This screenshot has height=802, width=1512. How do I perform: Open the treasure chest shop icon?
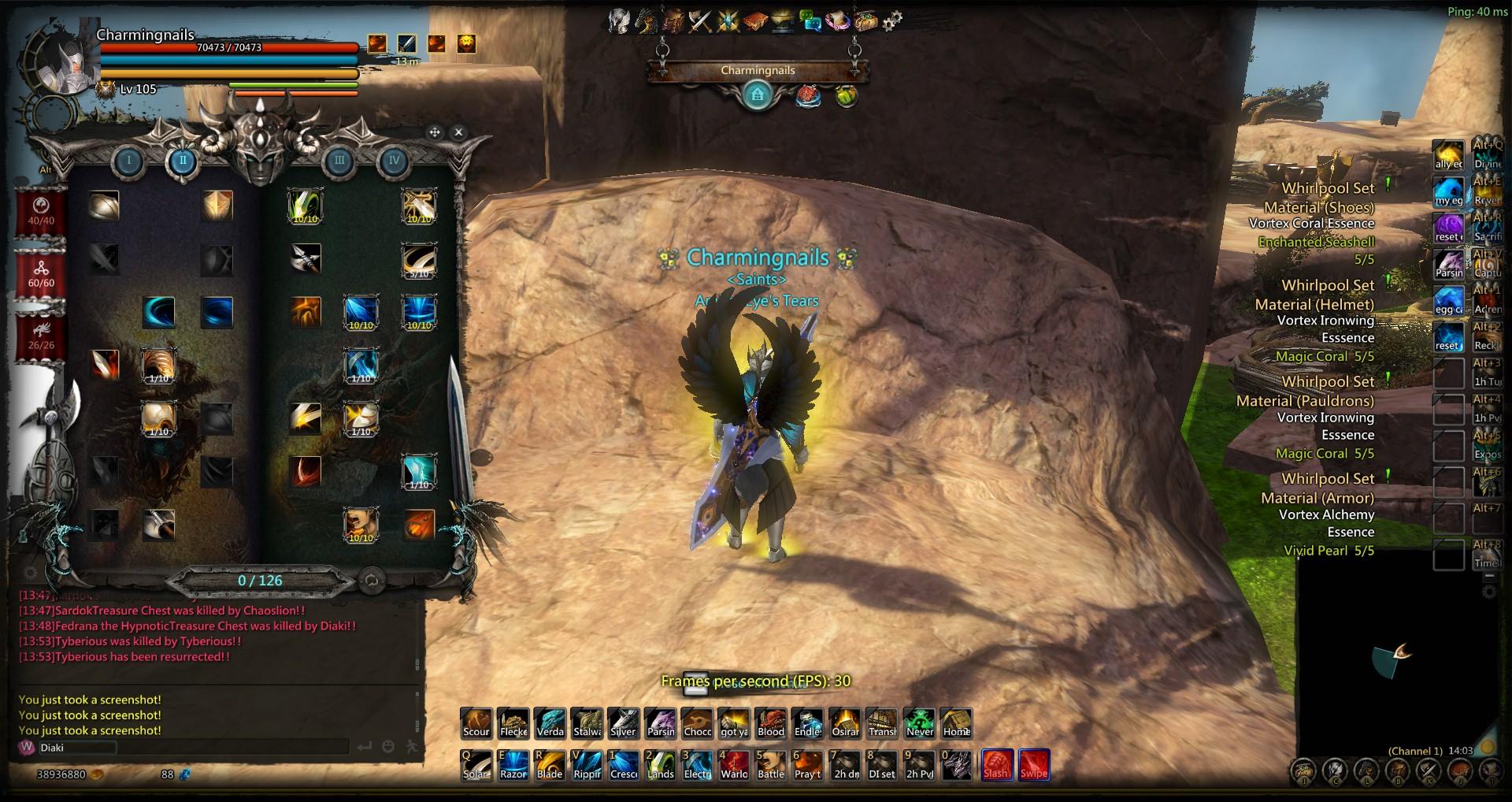(865, 21)
